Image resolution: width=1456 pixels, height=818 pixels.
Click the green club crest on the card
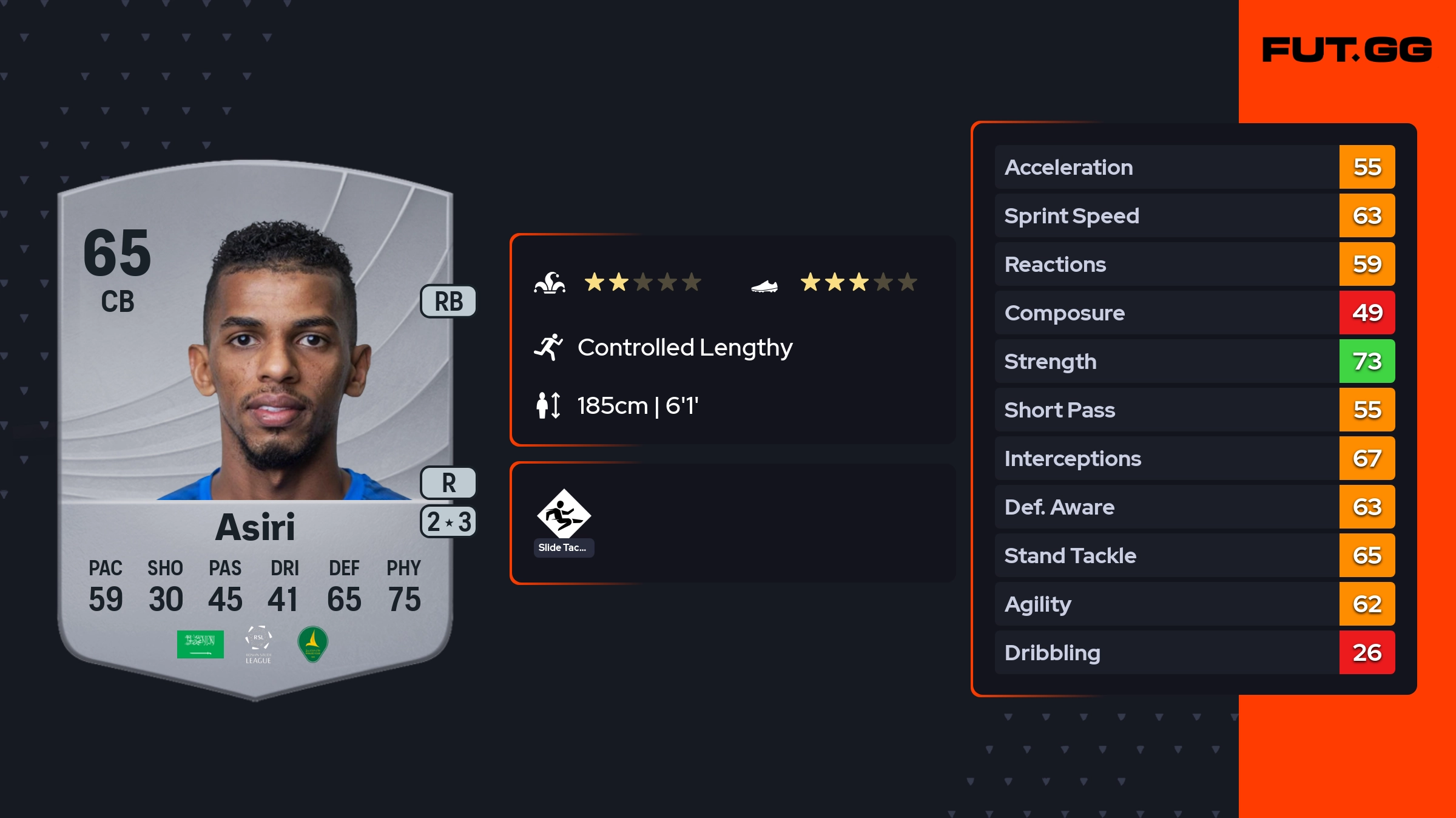coord(313,644)
